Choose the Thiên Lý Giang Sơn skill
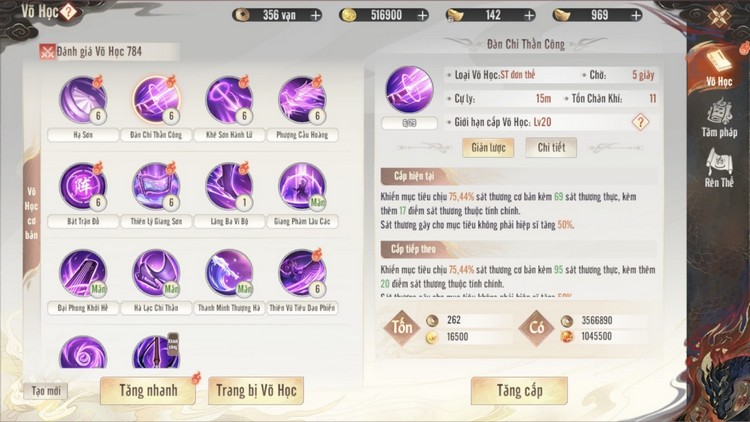This screenshot has height=422, width=750. (156, 186)
